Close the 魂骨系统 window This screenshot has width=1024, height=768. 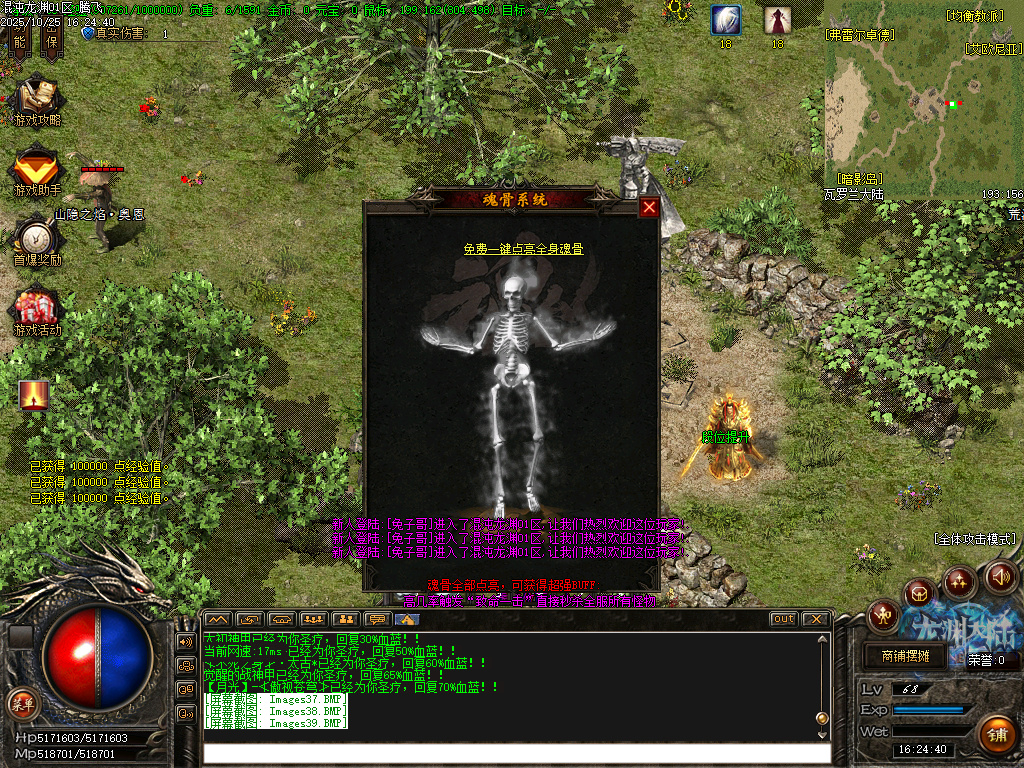pyautogui.click(x=649, y=207)
